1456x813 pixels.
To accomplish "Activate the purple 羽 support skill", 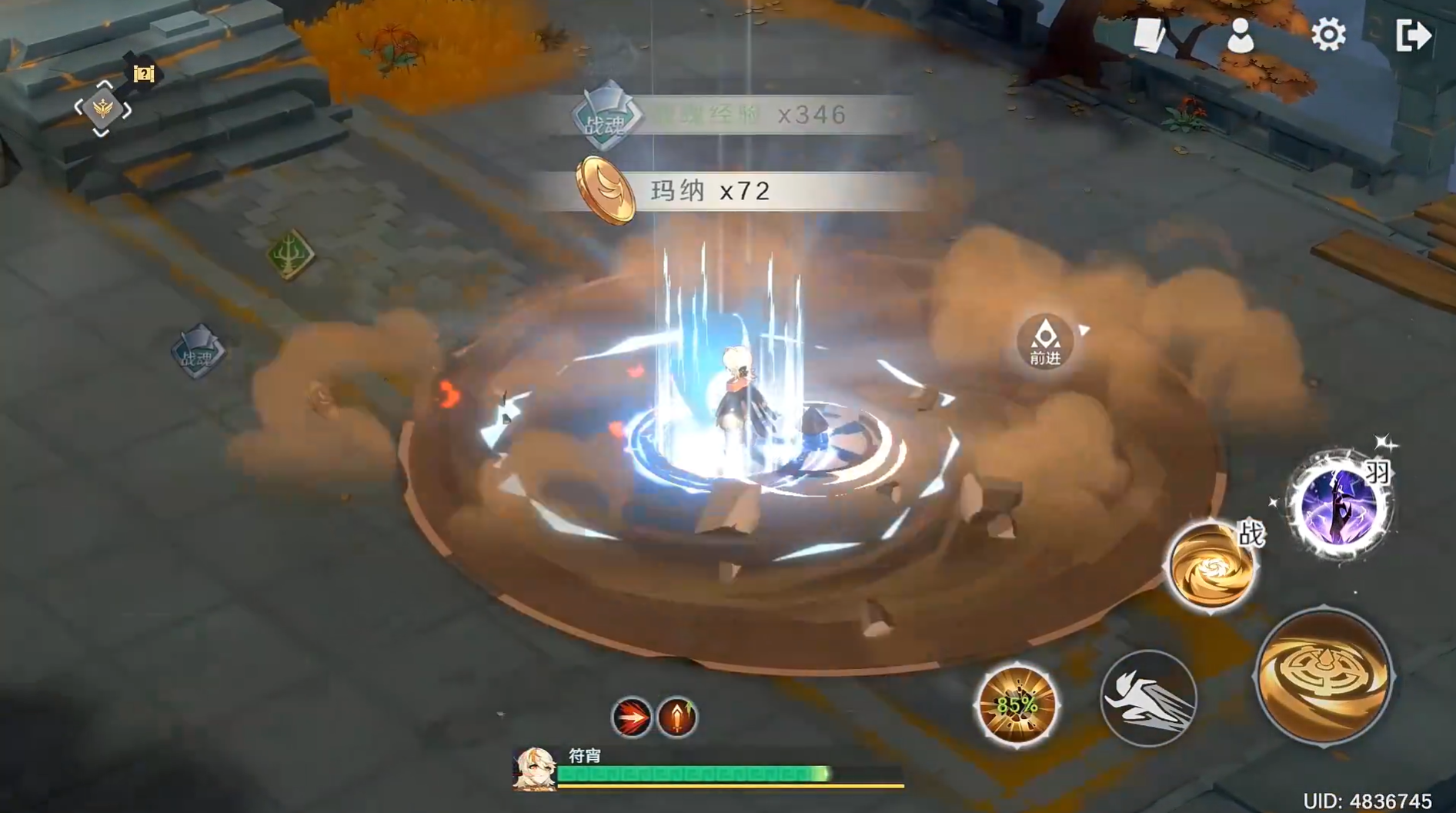I will click(x=1341, y=505).
